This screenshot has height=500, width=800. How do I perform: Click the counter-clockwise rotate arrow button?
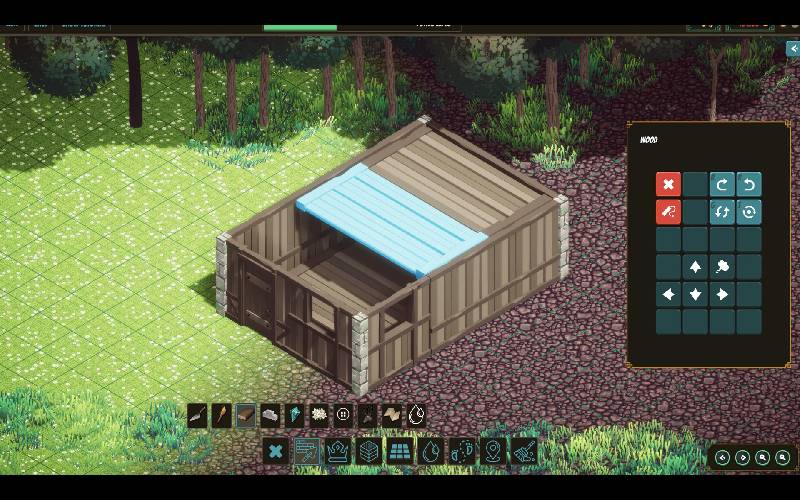tap(749, 185)
